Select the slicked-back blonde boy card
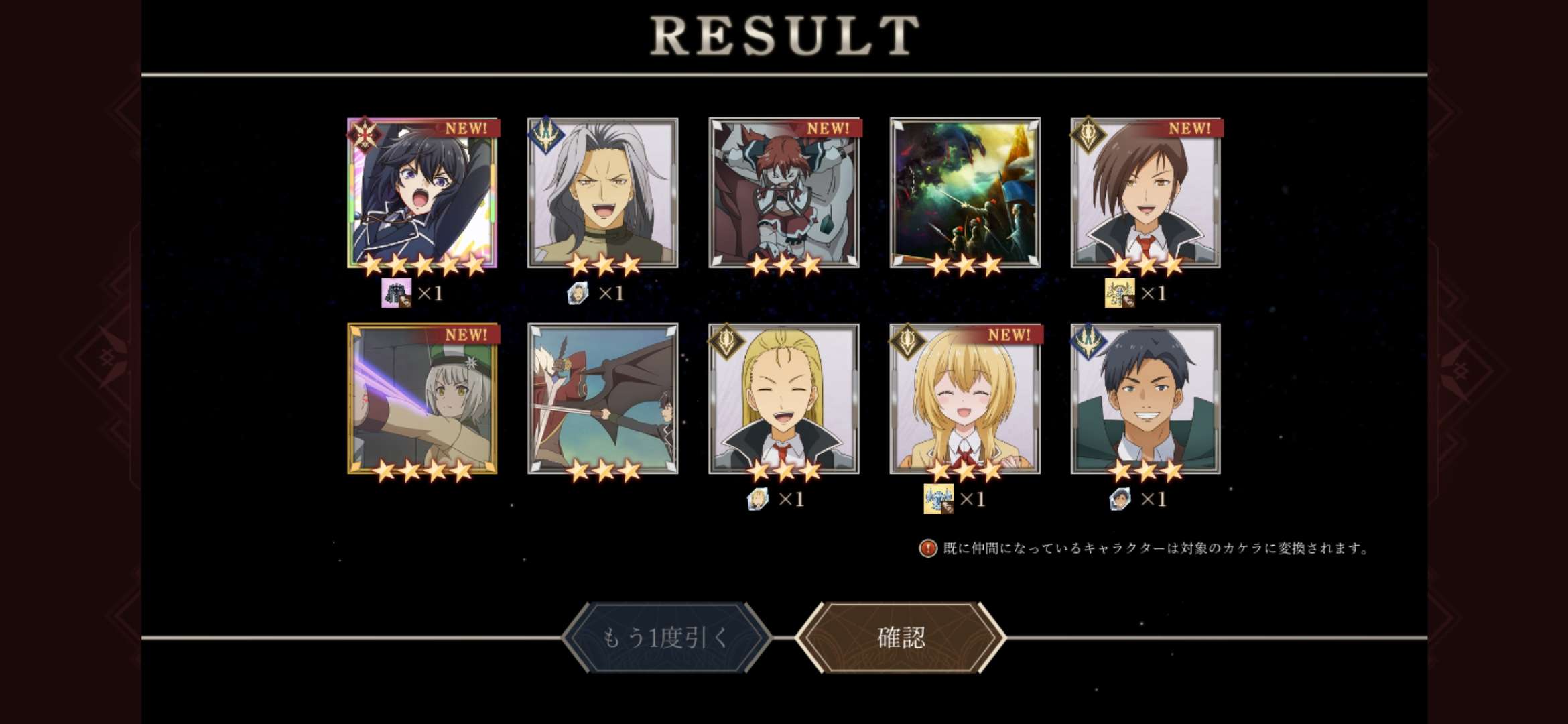This screenshot has height=724, width=1568. [x=784, y=399]
